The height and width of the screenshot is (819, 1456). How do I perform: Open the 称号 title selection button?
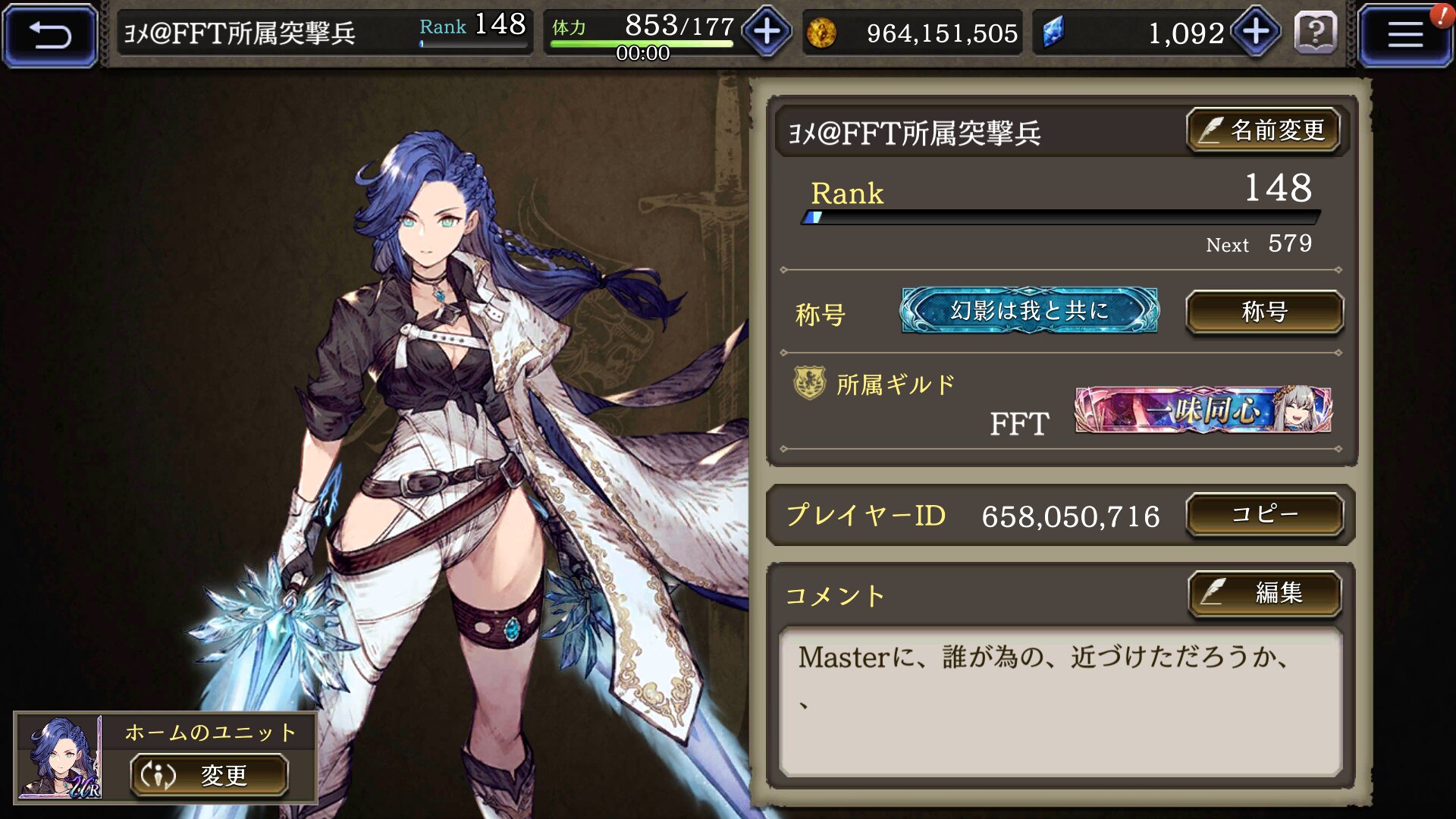(x=1264, y=312)
